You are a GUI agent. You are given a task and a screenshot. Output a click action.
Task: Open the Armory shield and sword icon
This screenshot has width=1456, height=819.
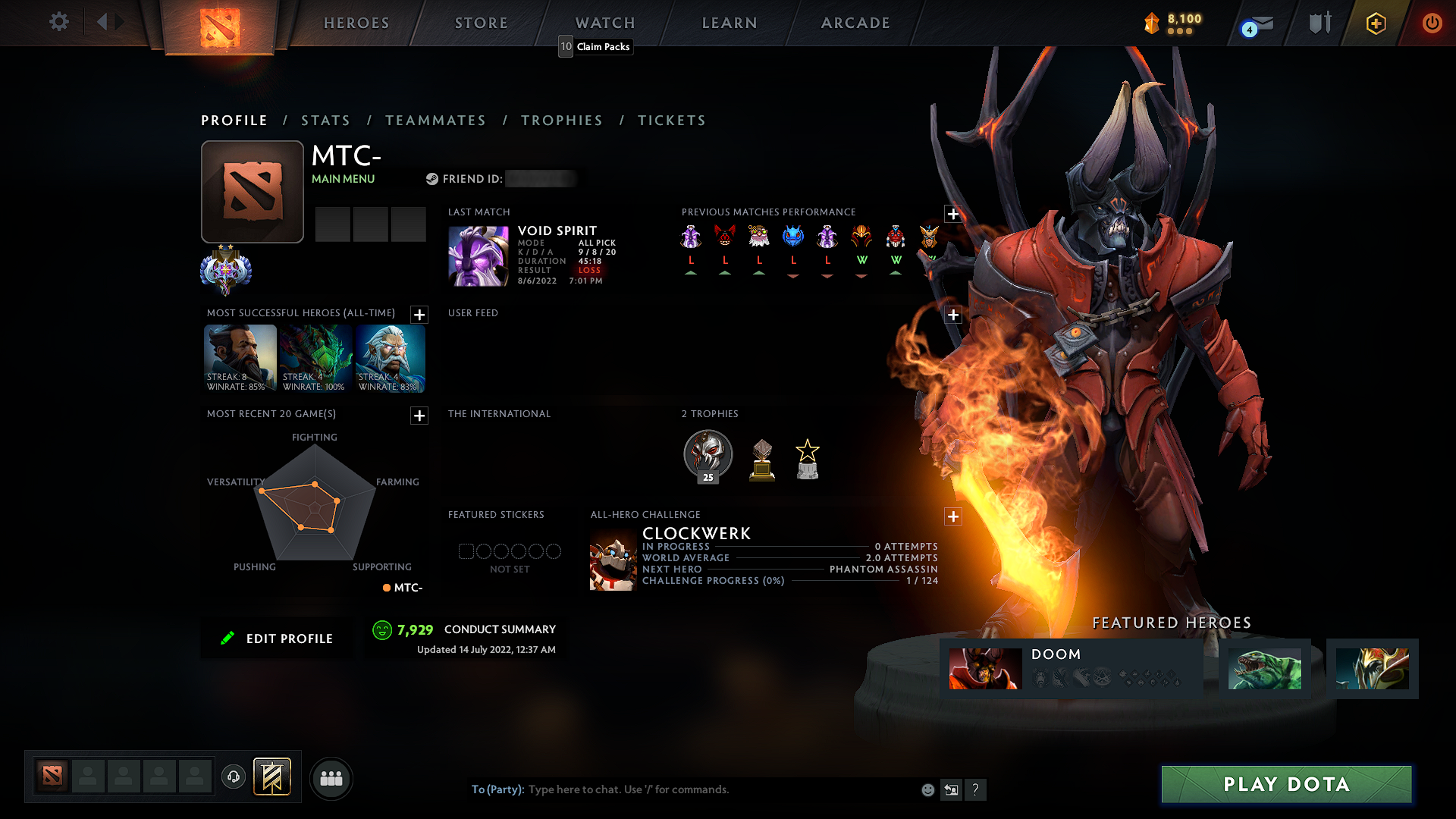[x=1319, y=23]
